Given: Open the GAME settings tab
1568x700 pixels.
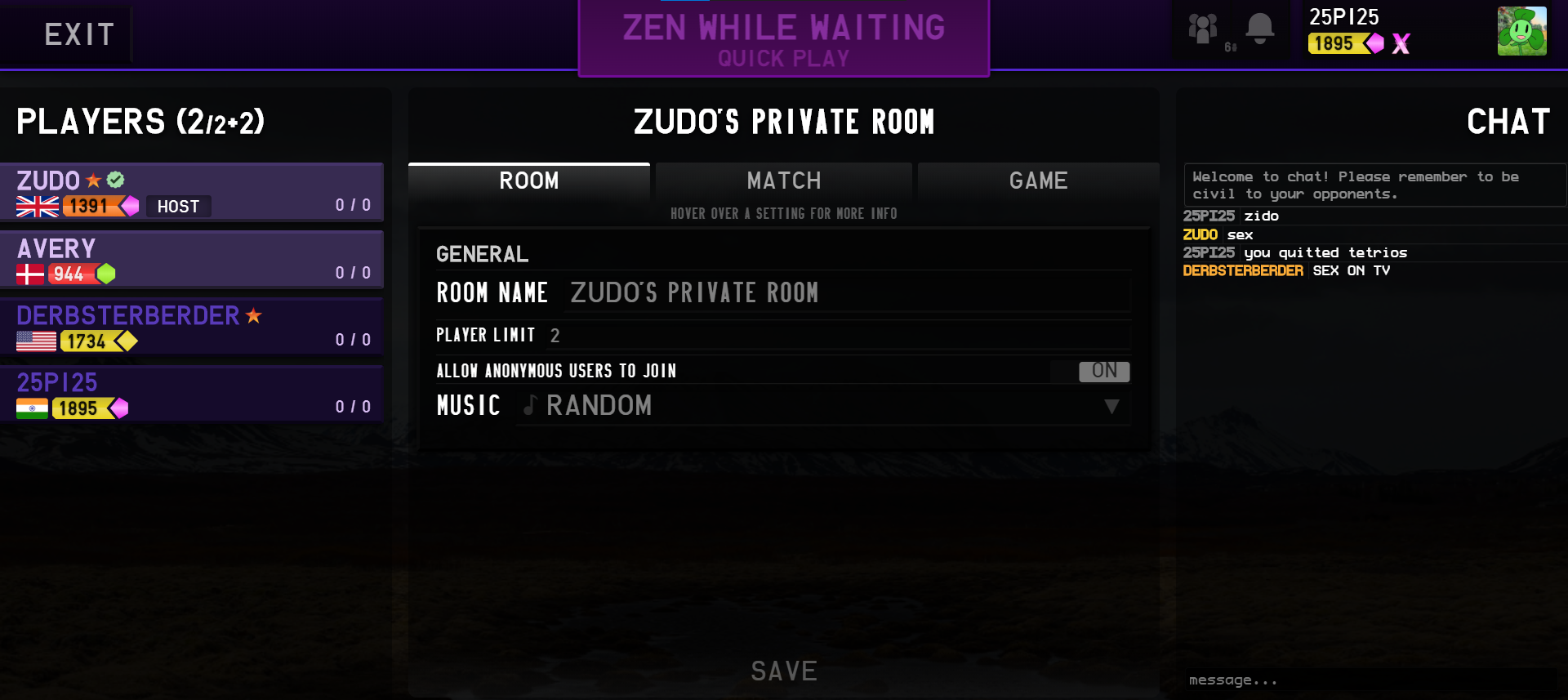Looking at the screenshot, I should 1038,181.
